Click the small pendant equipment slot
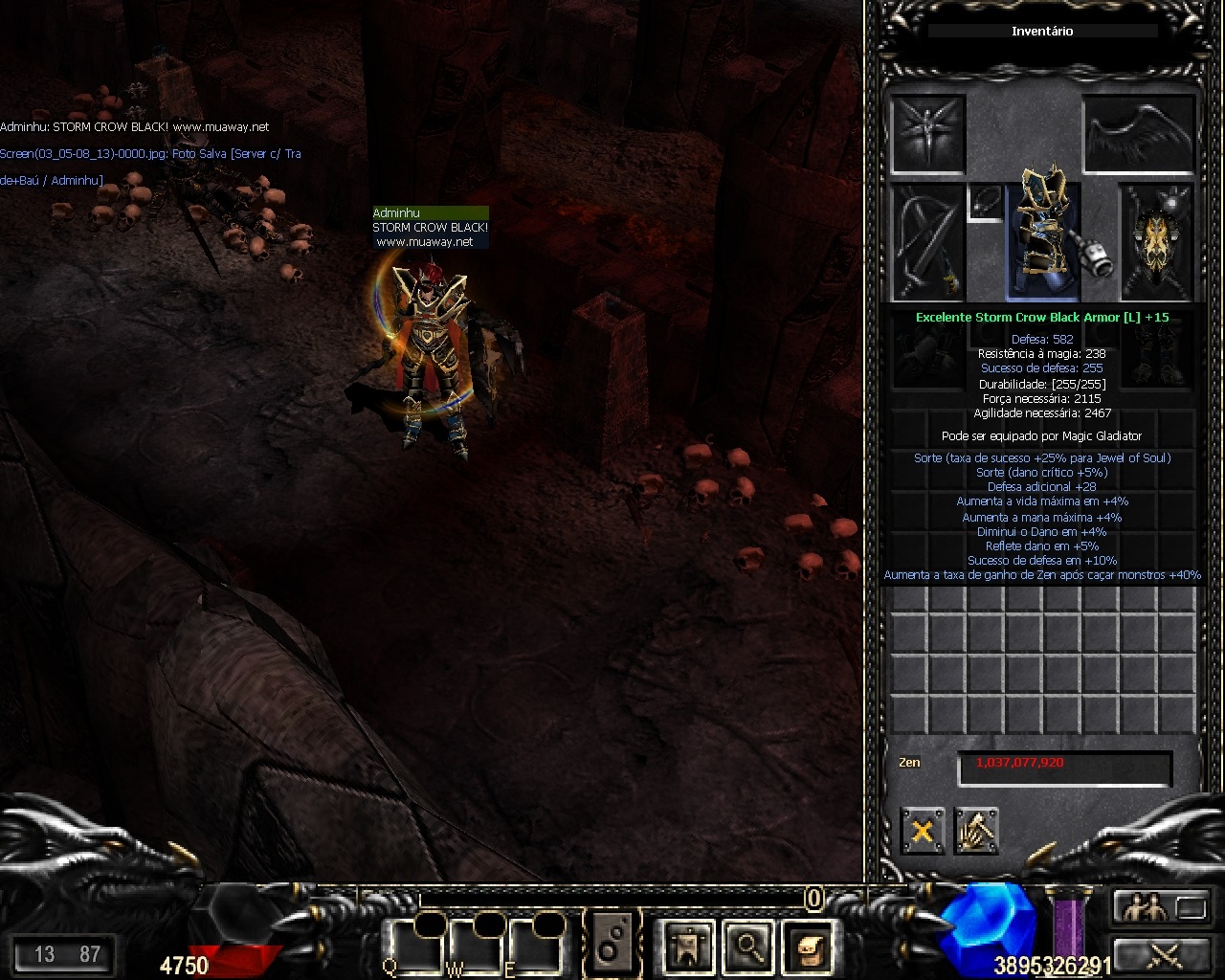1225x980 pixels. 986,202
